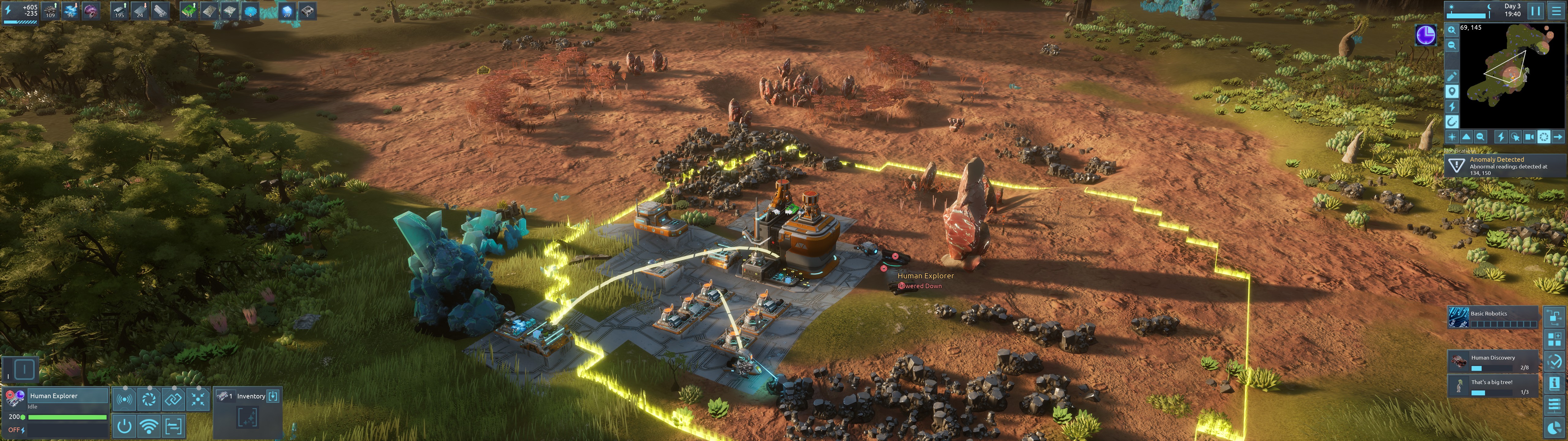Viewport: 1568px width, 441px height.
Task: Toggle the minimap location pin markers
Action: (x=1452, y=91)
